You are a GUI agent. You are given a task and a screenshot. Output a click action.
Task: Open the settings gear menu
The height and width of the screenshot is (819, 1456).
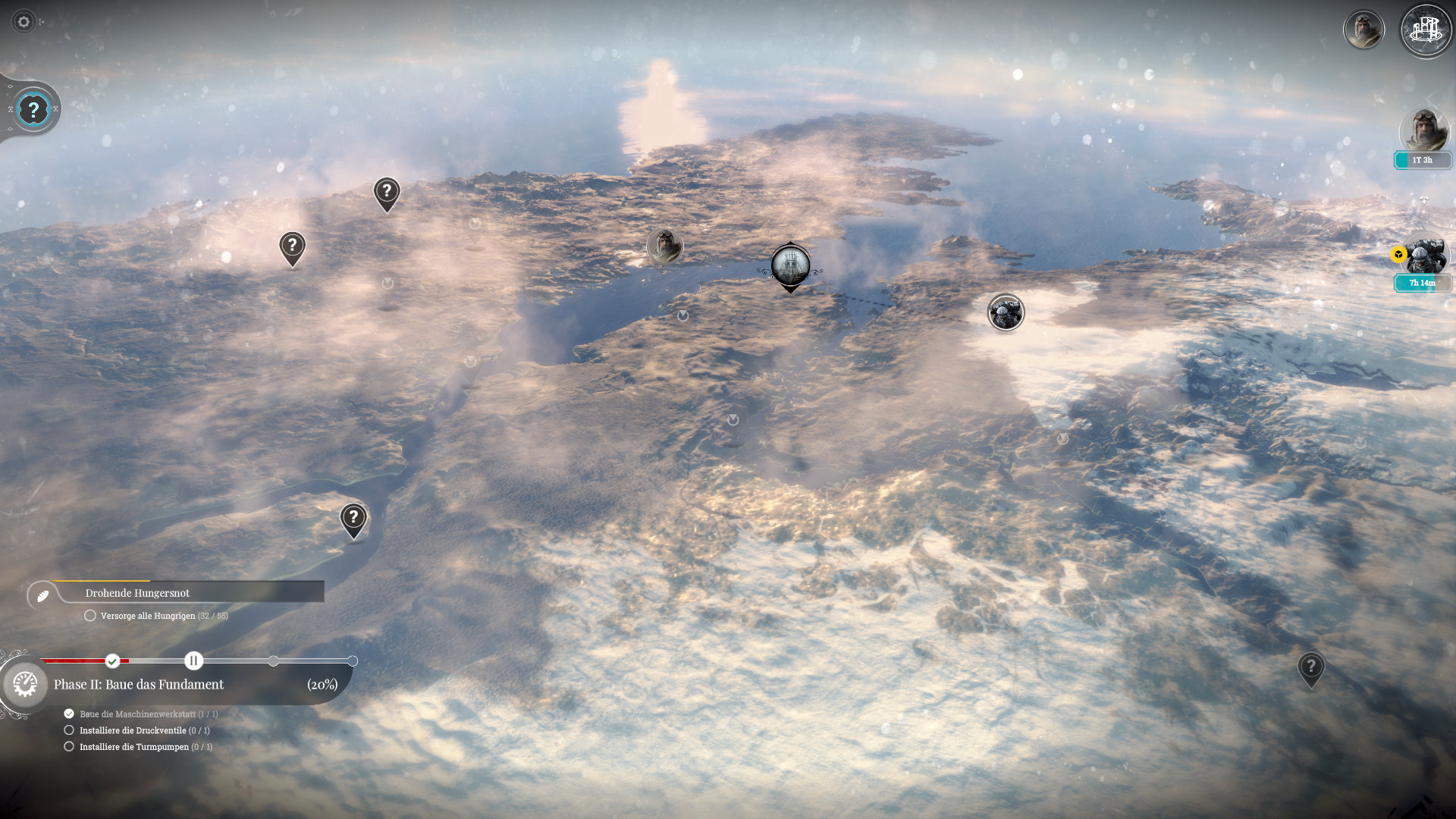pyautogui.click(x=24, y=22)
